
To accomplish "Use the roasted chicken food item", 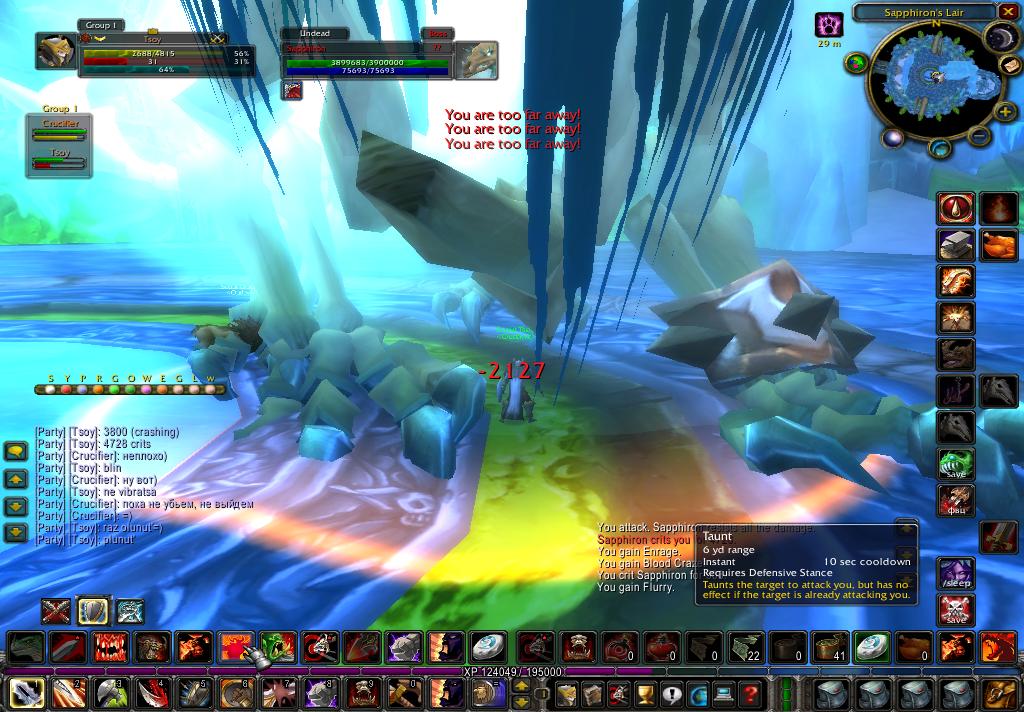I will pos(998,246).
